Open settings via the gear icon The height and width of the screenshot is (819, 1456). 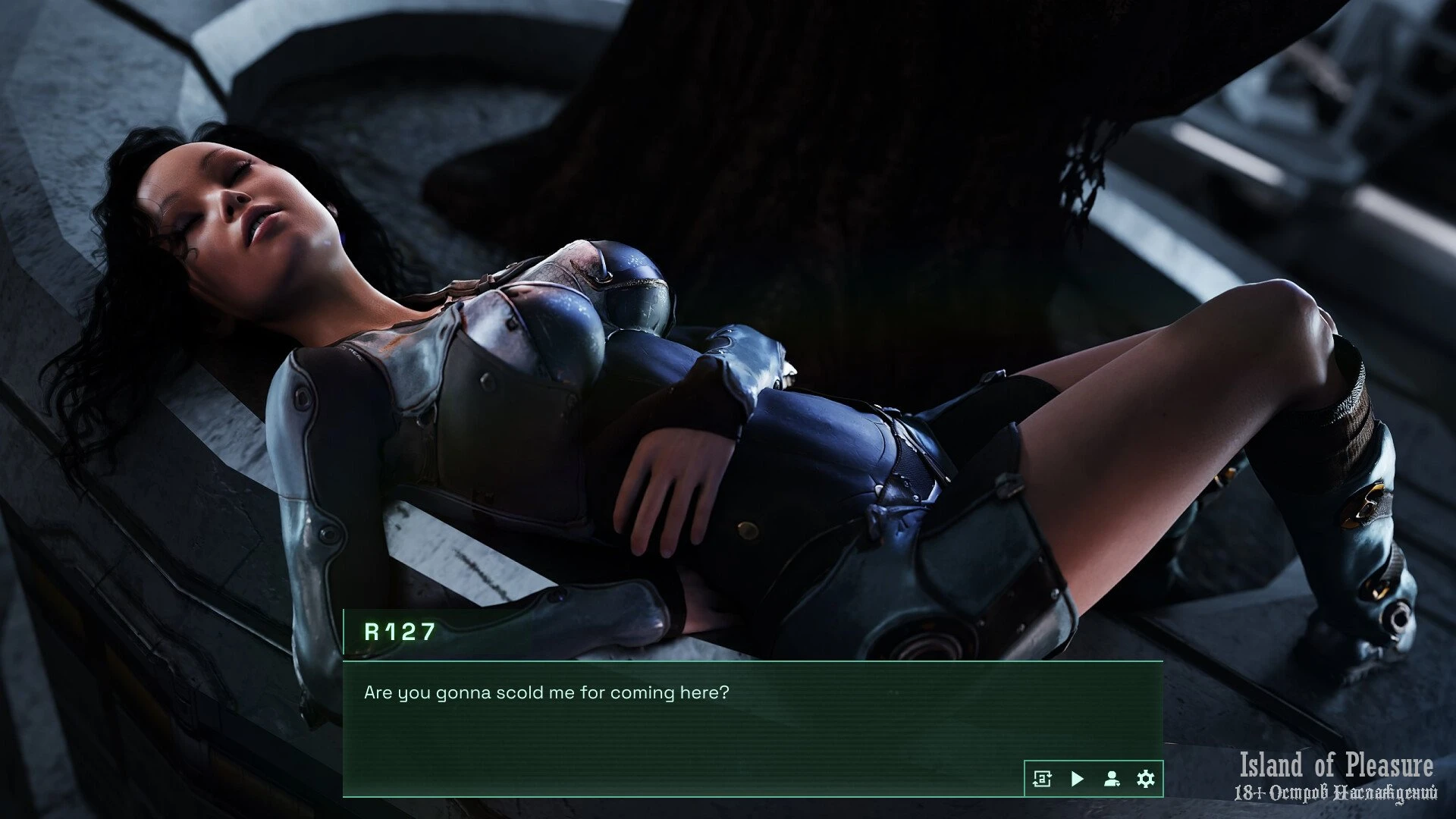tap(1146, 779)
